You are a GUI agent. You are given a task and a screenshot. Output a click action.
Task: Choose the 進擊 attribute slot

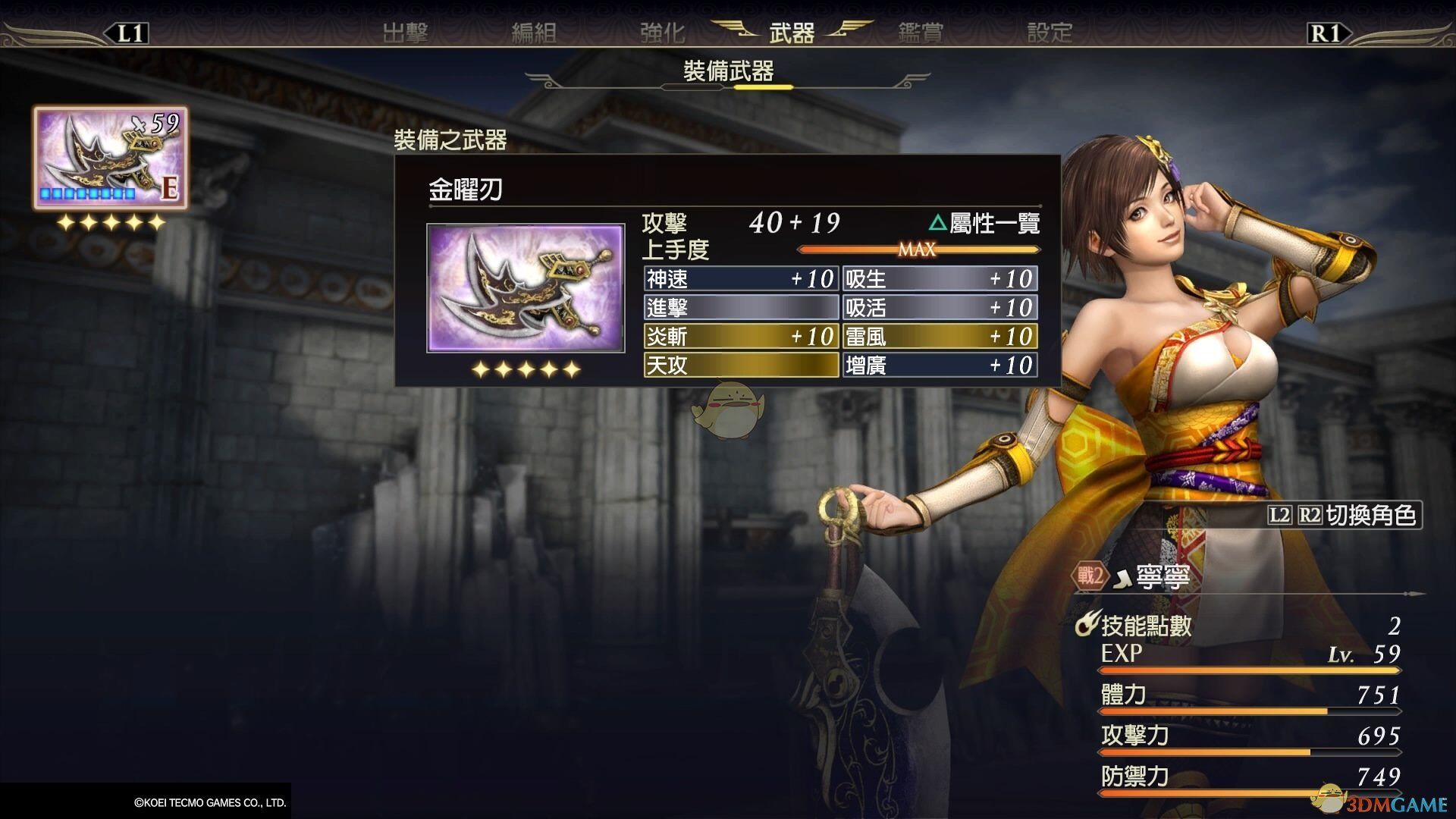click(x=741, y=308)
